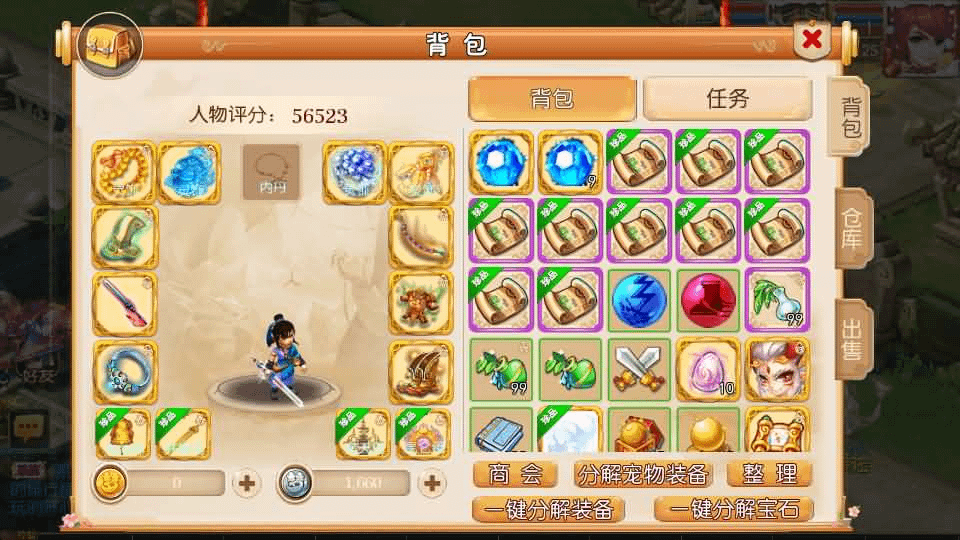The width and height of the screenshot is (960, 540).
Task: Close the backpack window
Action: tap(812, 40)
